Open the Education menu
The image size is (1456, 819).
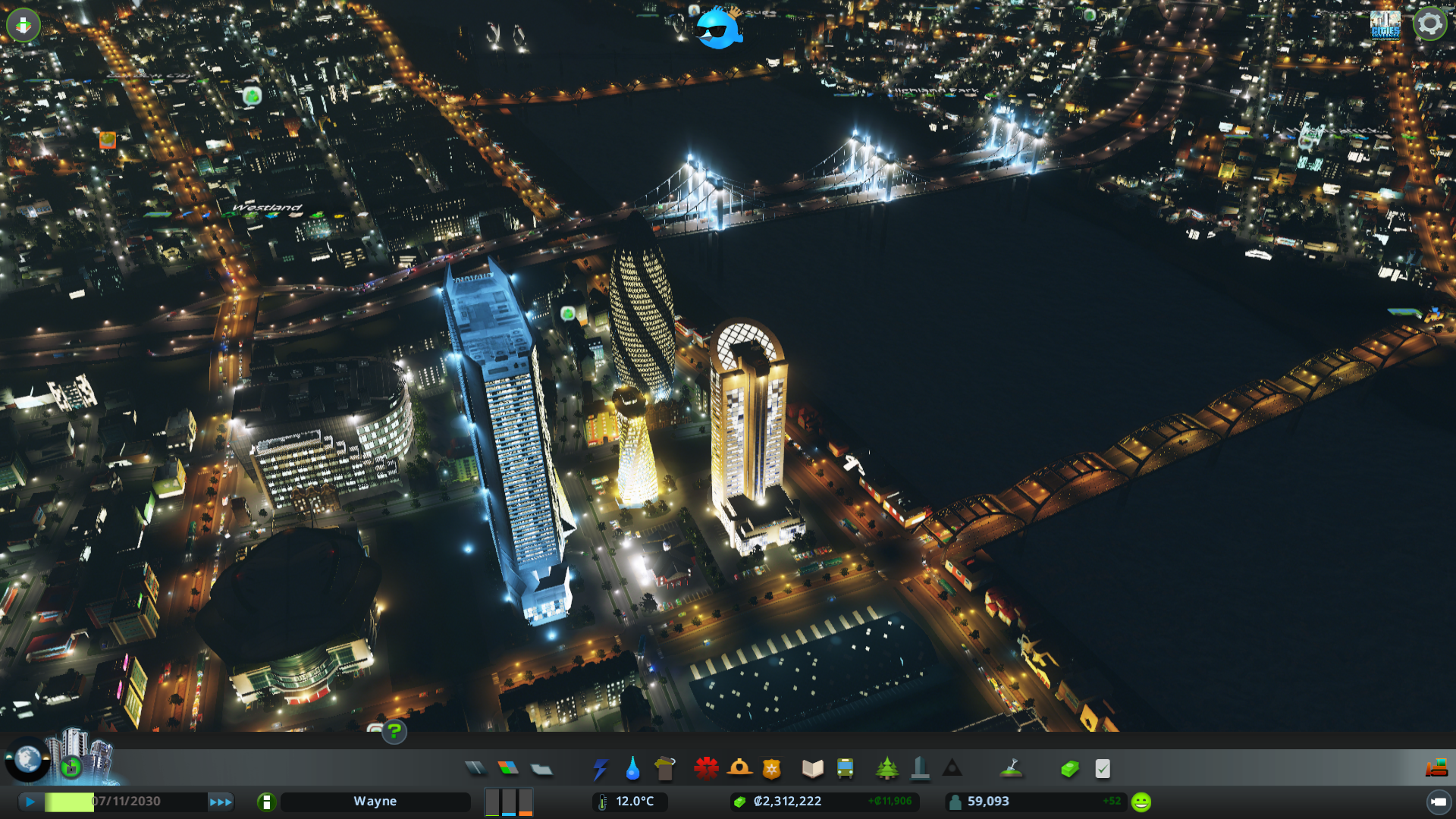pyautogui.click(x=812, y=767)
